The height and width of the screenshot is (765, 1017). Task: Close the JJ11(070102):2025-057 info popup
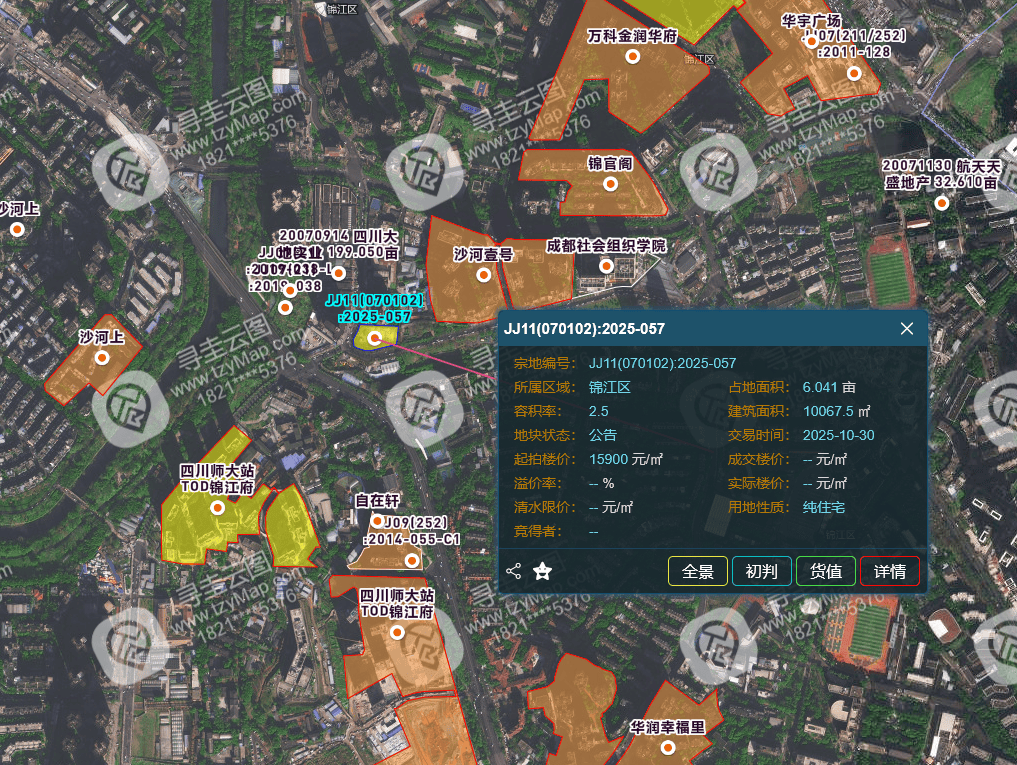(907, 329)
